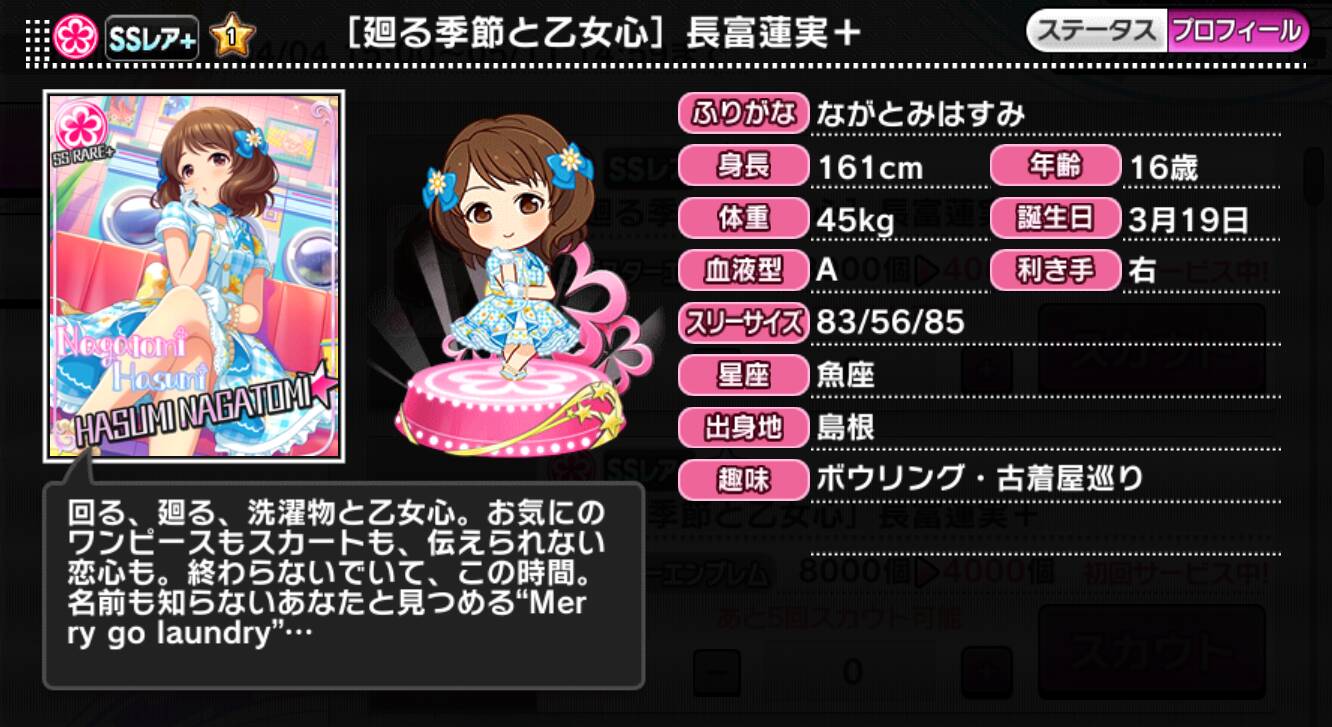Click the 身長 label button
1332x727 pixels.
[743, 167]
